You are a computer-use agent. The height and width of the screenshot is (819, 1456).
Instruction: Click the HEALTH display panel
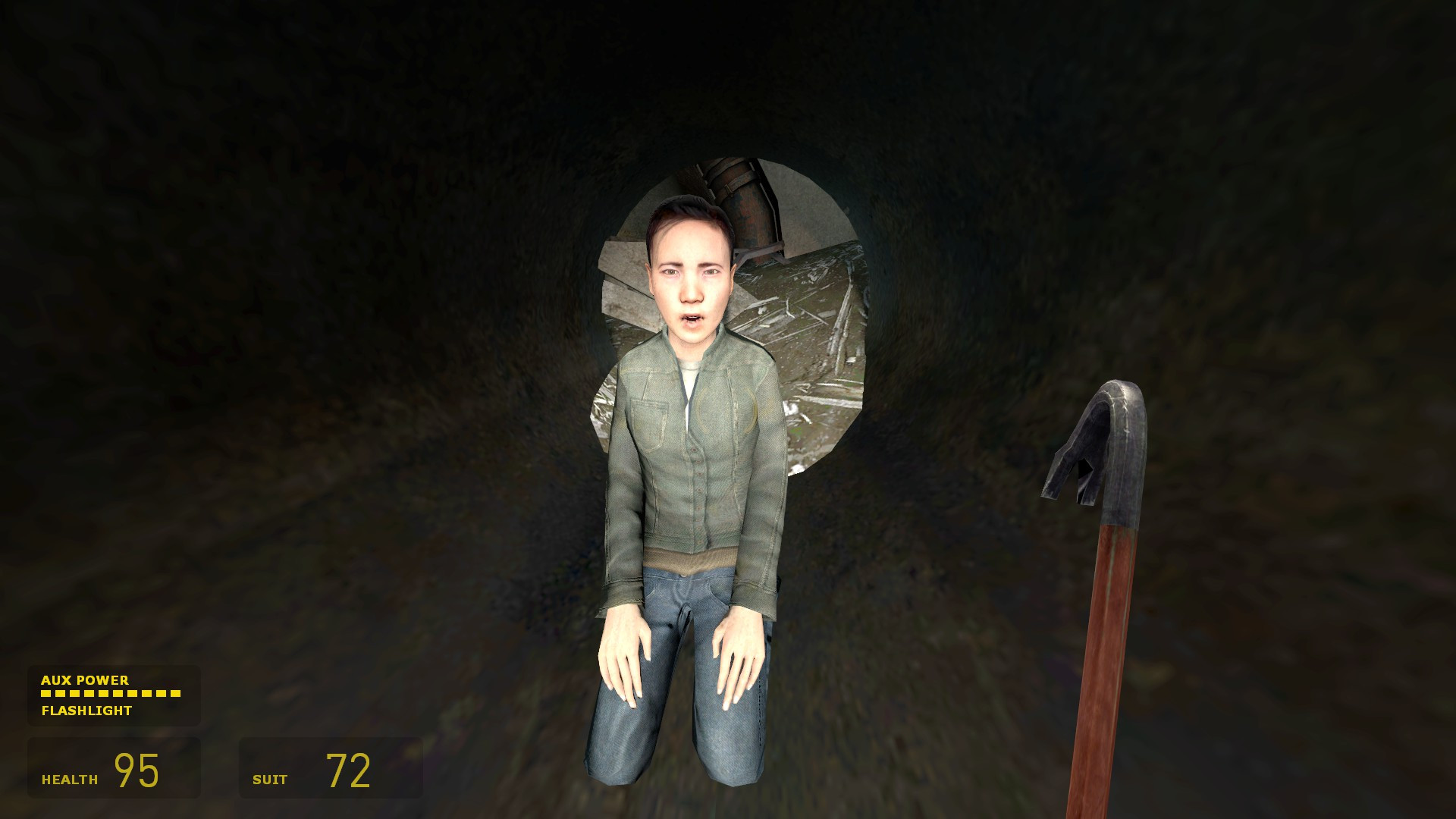point(114,768)
